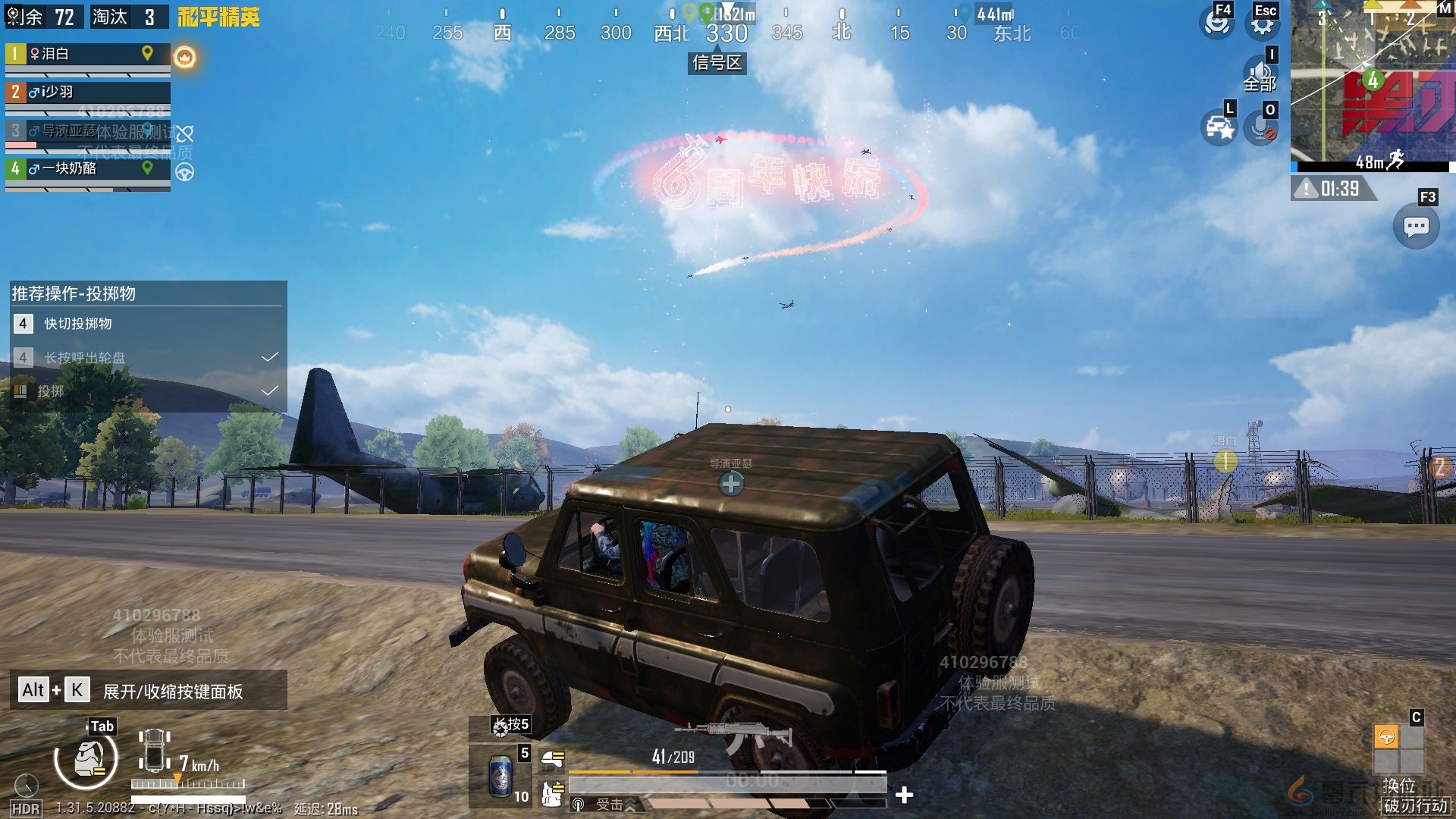Viewport: 1456px width, 819px height.
Task: Select teammate 泪白 in the squad list
Action: tap(87, 54)
